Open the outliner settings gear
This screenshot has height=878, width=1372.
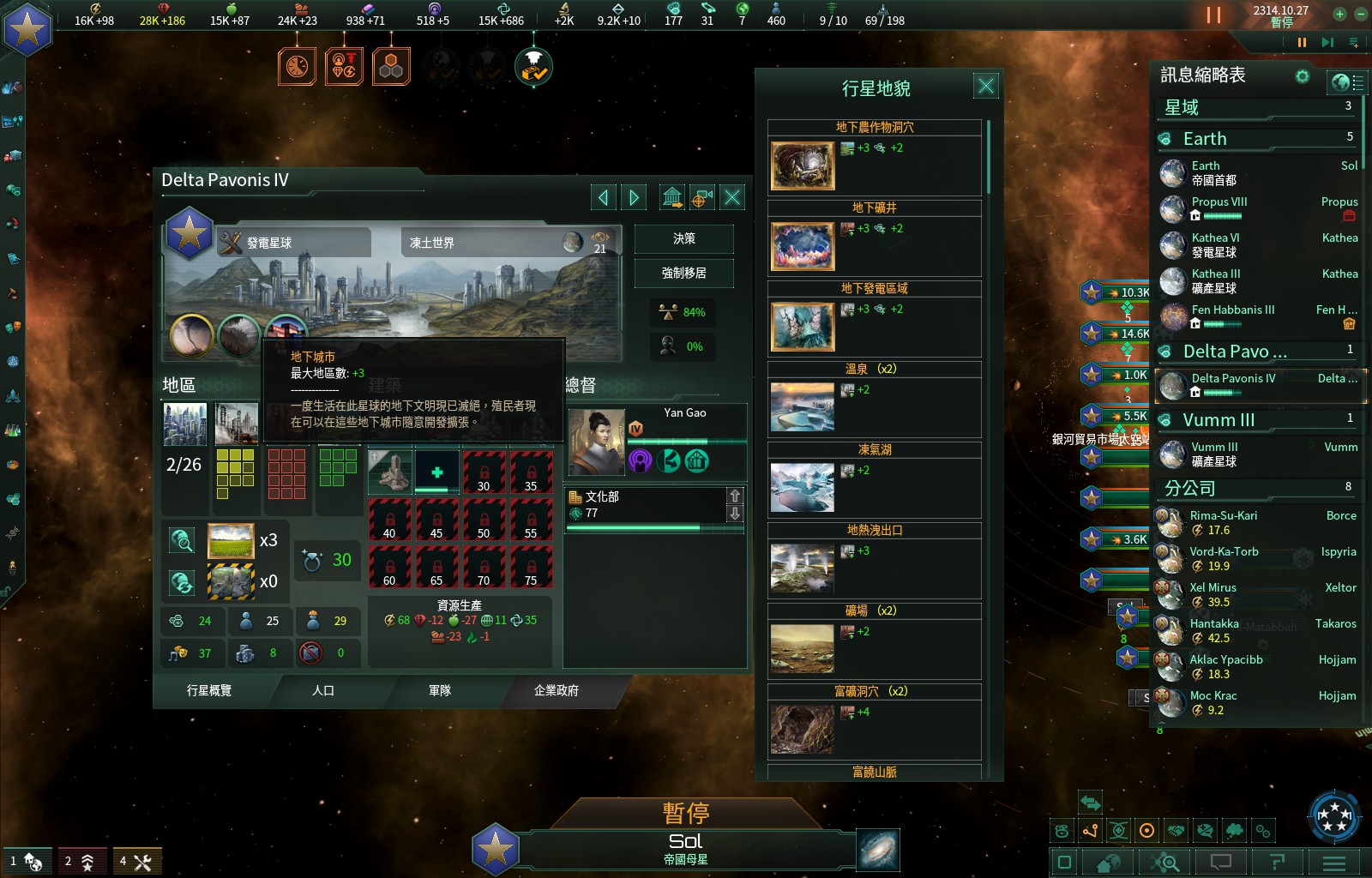click(x=1303, y=76)
